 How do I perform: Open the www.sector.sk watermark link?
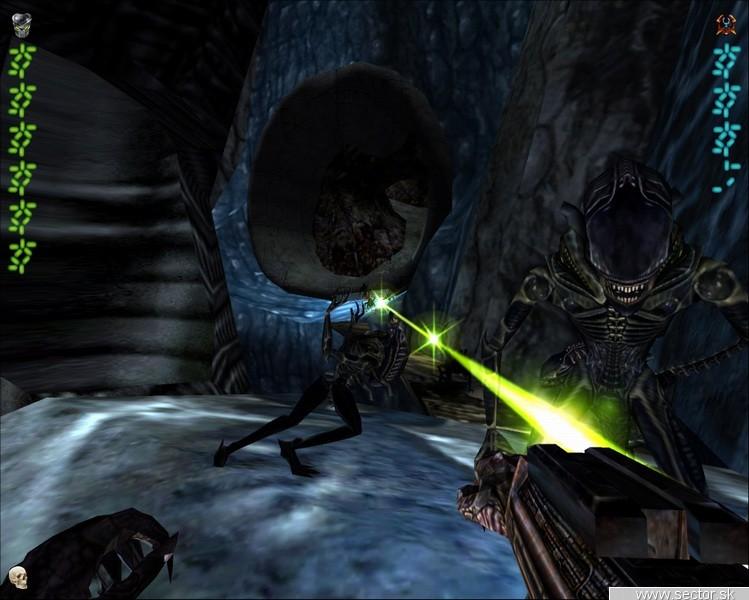692,593
